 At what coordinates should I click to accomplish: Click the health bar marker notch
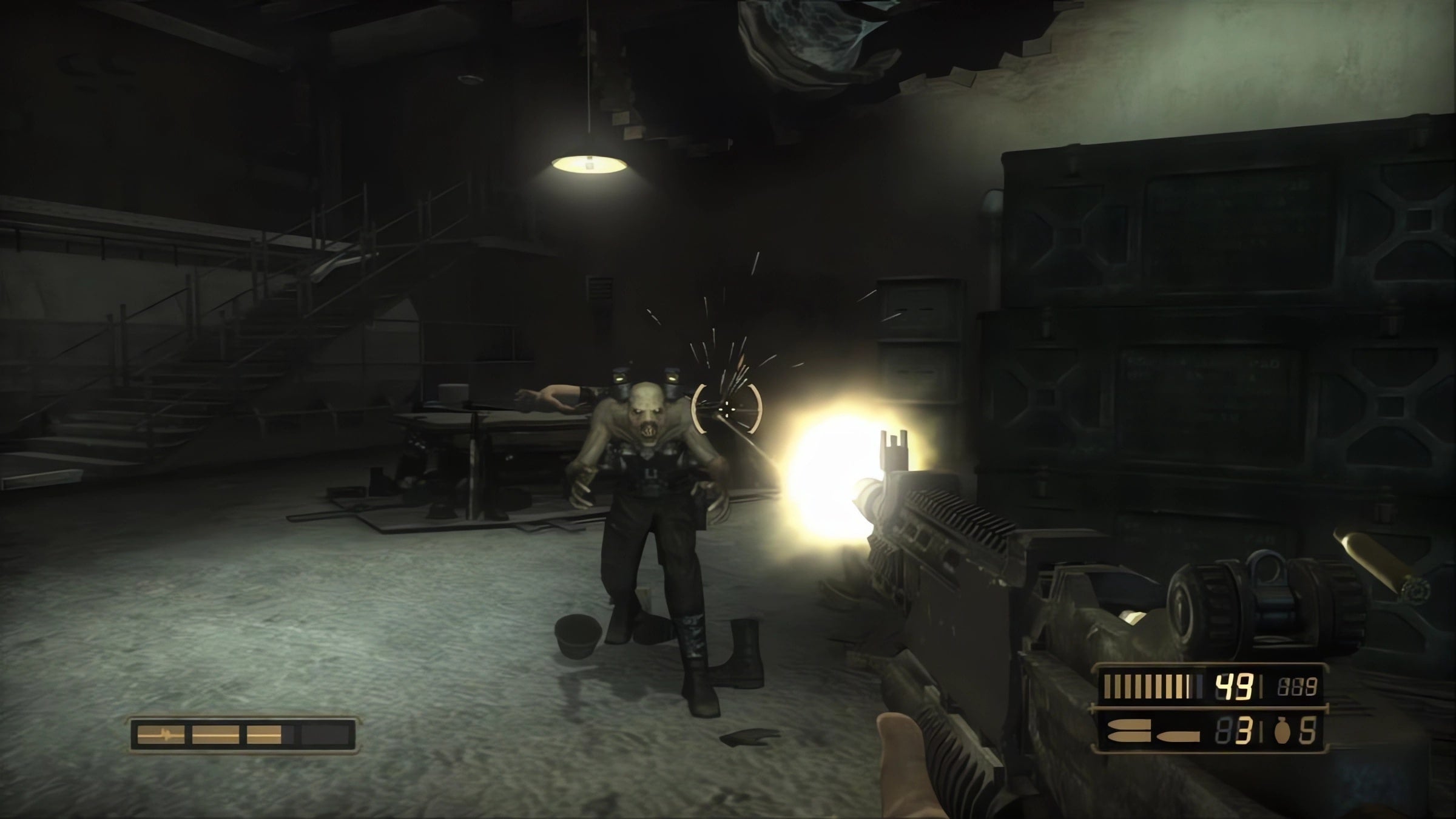click(165, 734)
